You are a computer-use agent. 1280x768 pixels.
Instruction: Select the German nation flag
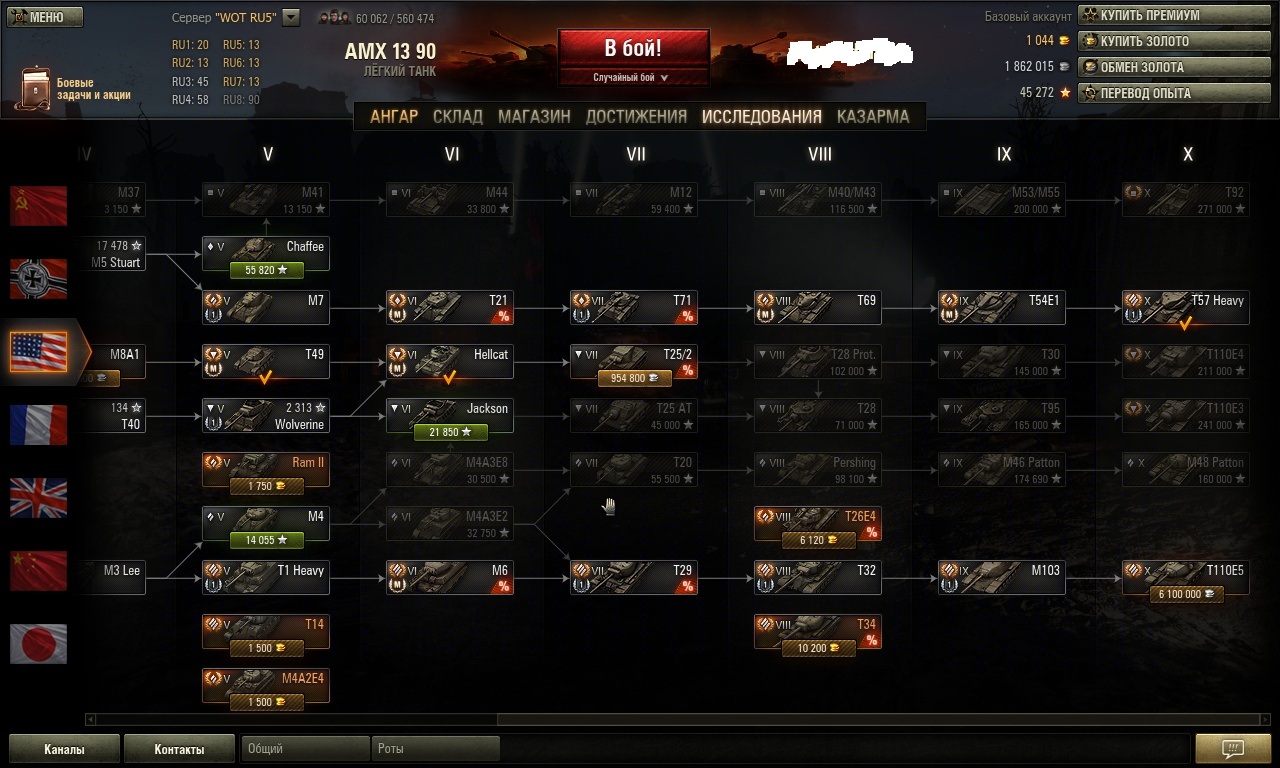(38, 279)
